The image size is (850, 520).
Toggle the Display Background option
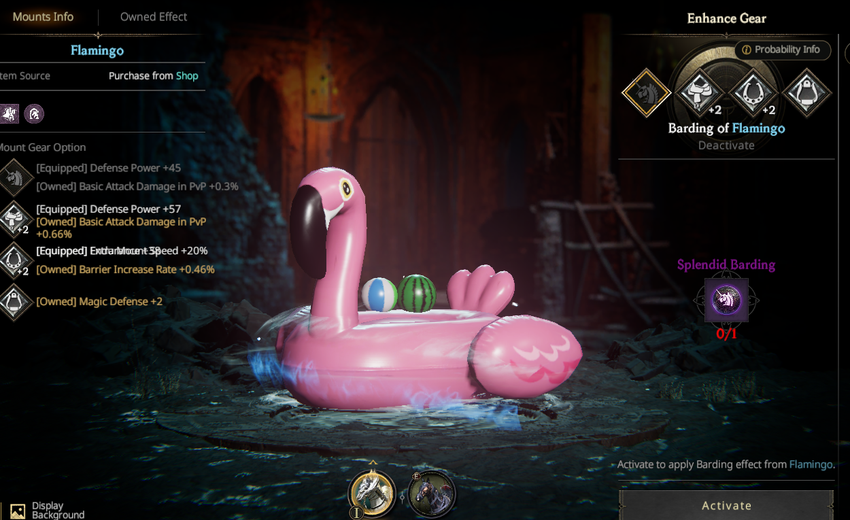[x=17, y=511]
